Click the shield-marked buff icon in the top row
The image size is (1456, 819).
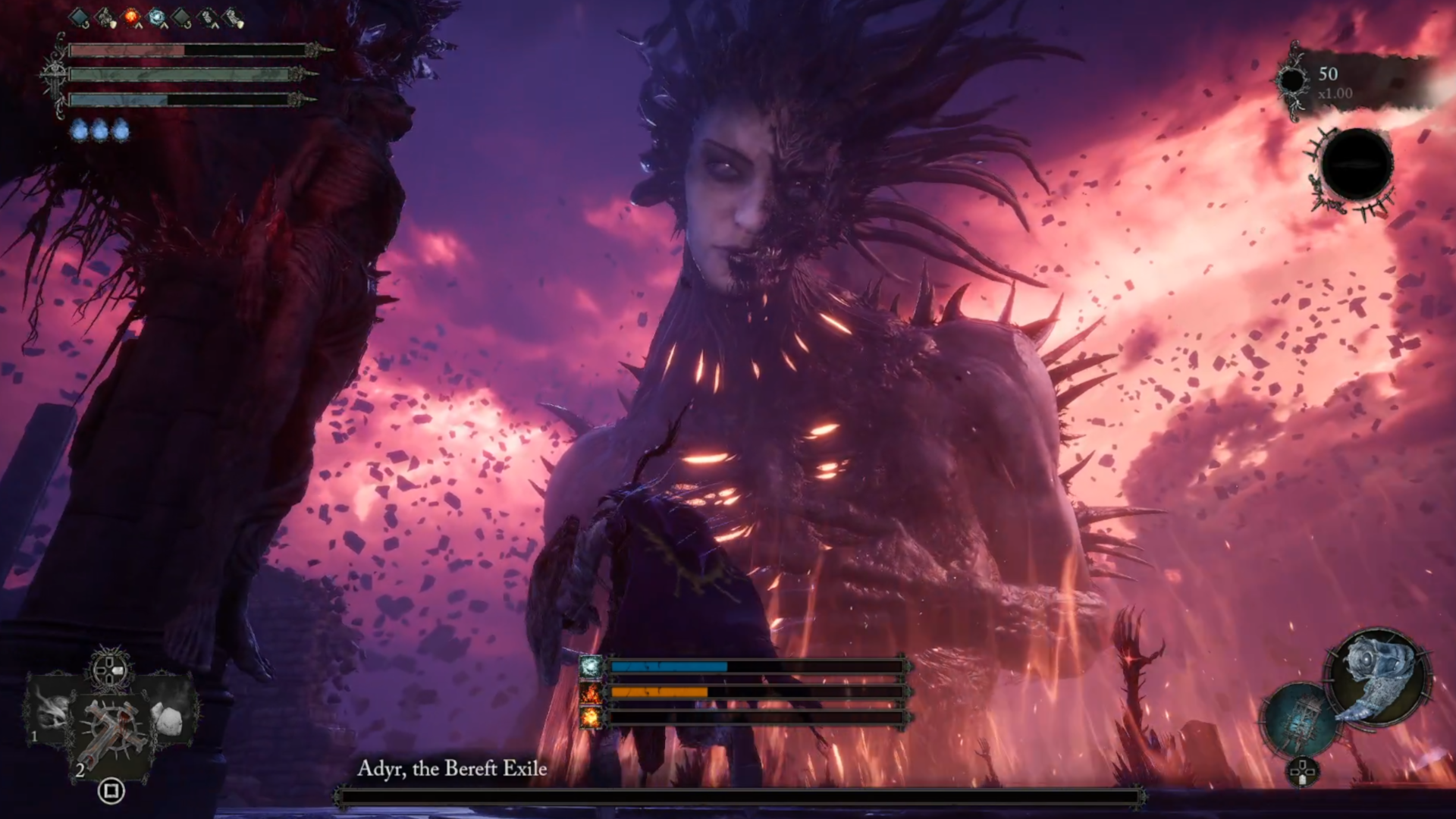[106, 17]
